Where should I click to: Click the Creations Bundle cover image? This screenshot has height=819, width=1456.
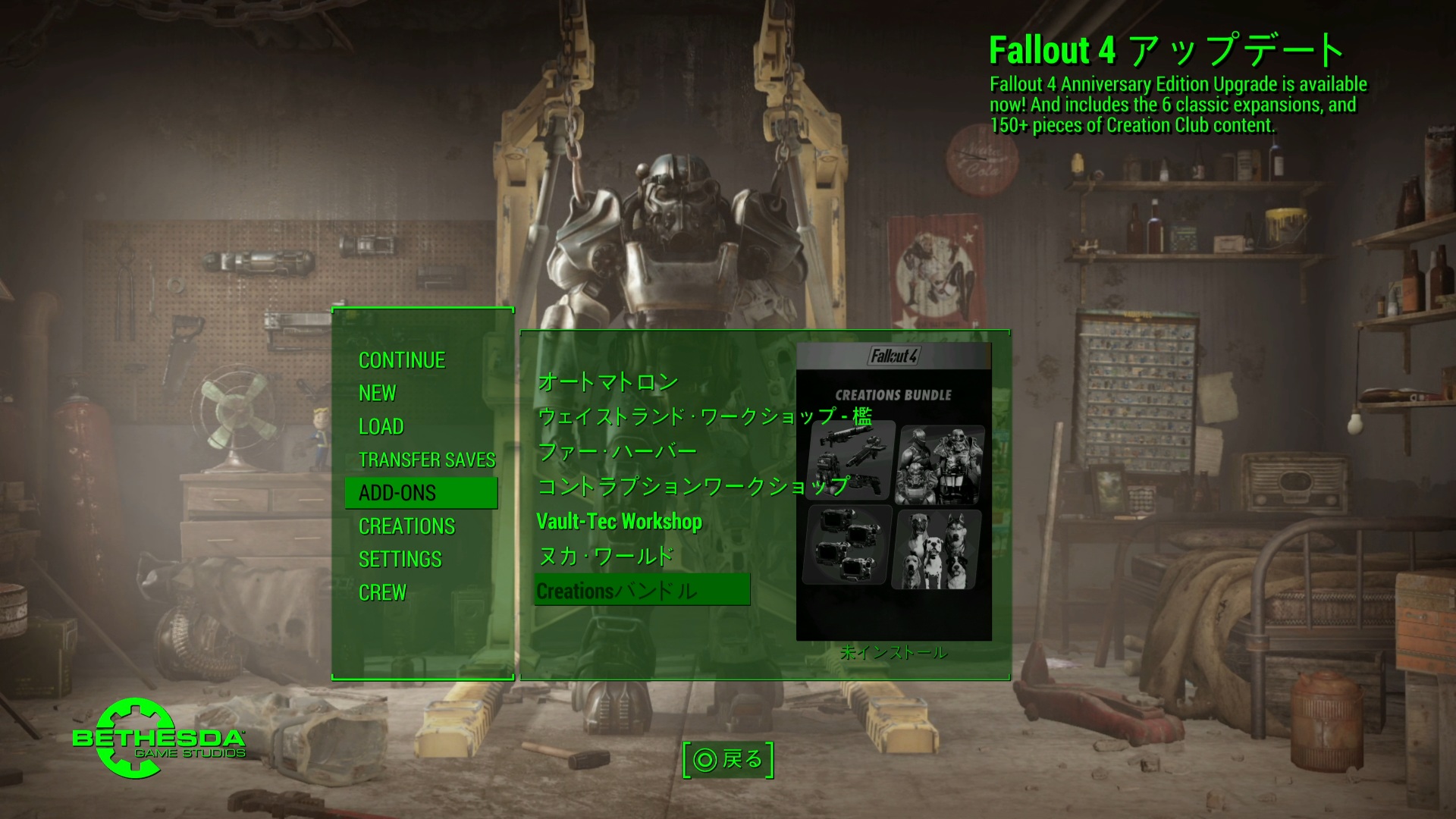pyautogui.click(x=894, y=491)
